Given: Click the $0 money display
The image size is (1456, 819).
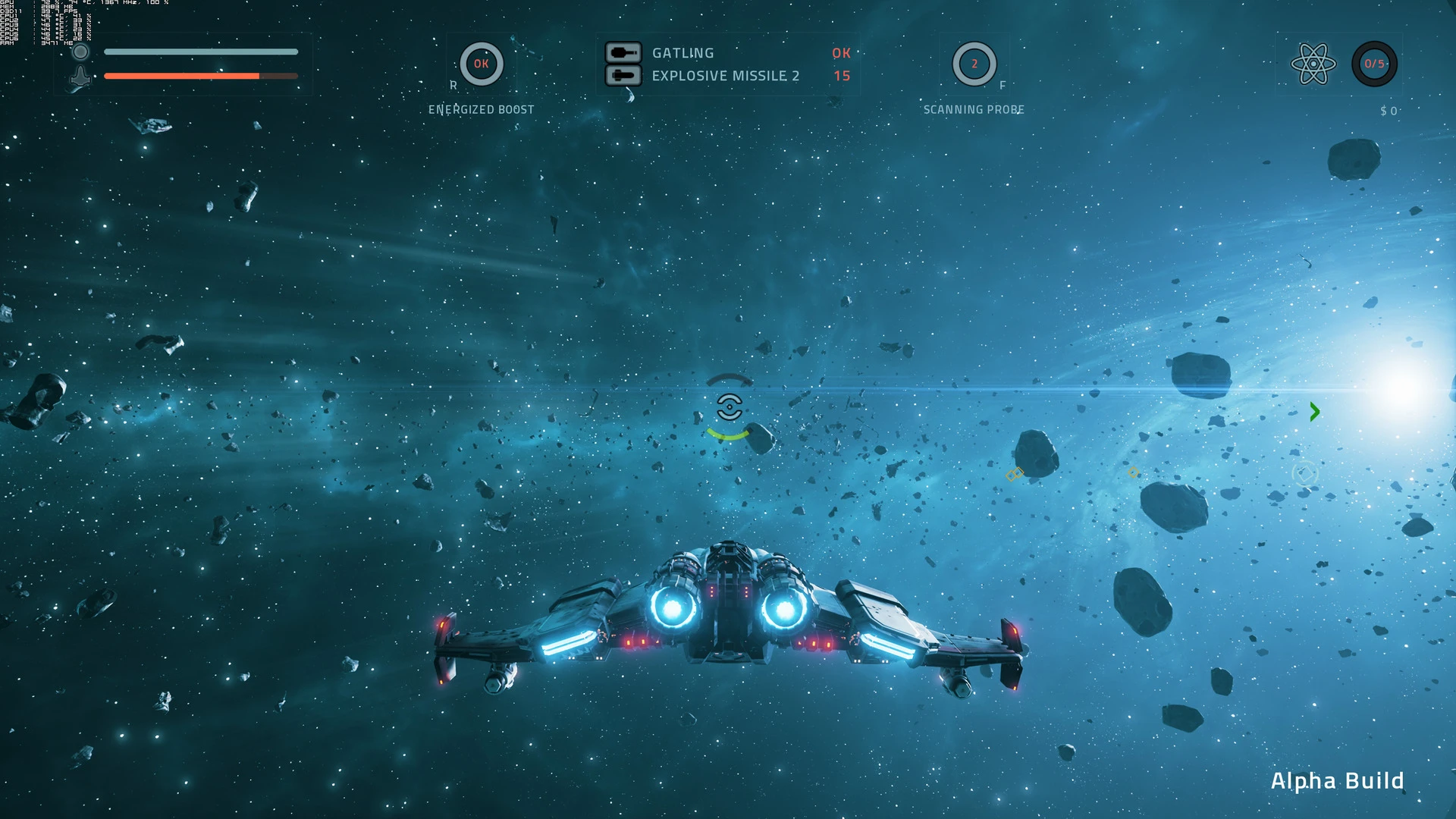Looking at the screenshot, I should [1388, 109].
